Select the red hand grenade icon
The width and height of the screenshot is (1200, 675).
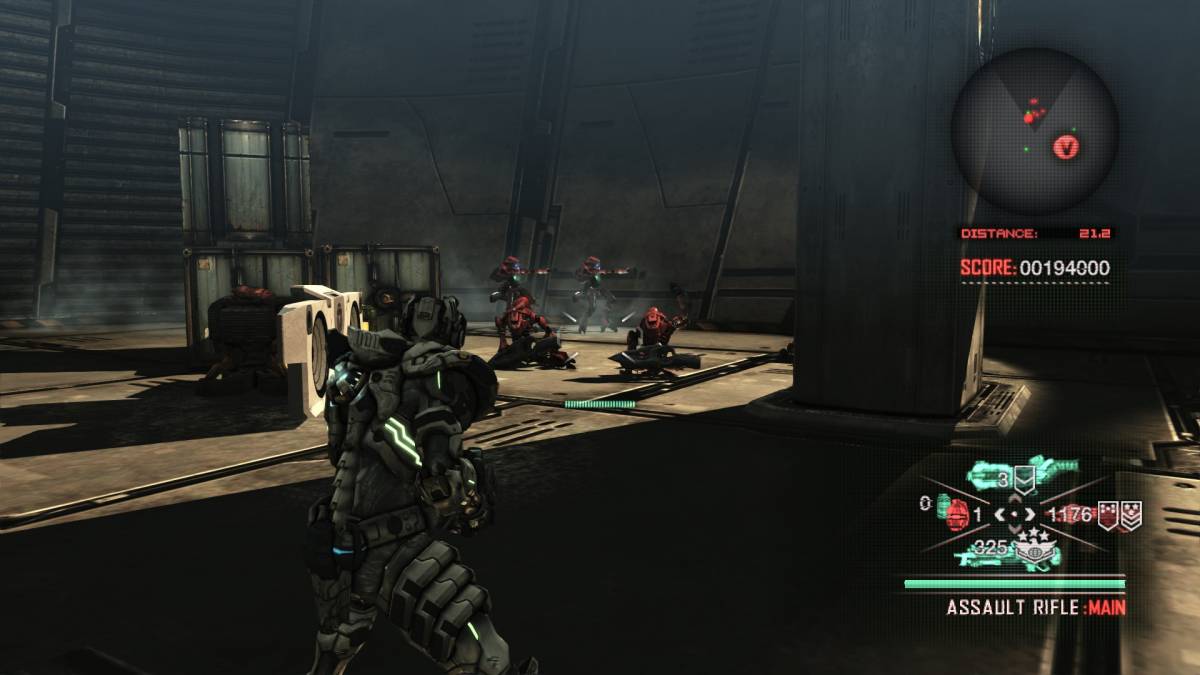[x=956, y=513]
